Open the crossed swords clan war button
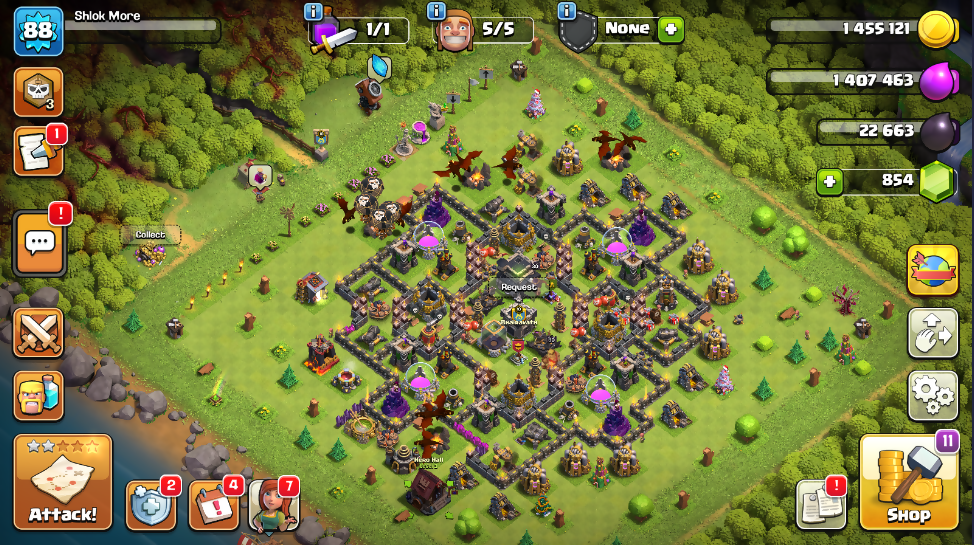This screenshot has height=545, width=974. click(x=39, y=333)
